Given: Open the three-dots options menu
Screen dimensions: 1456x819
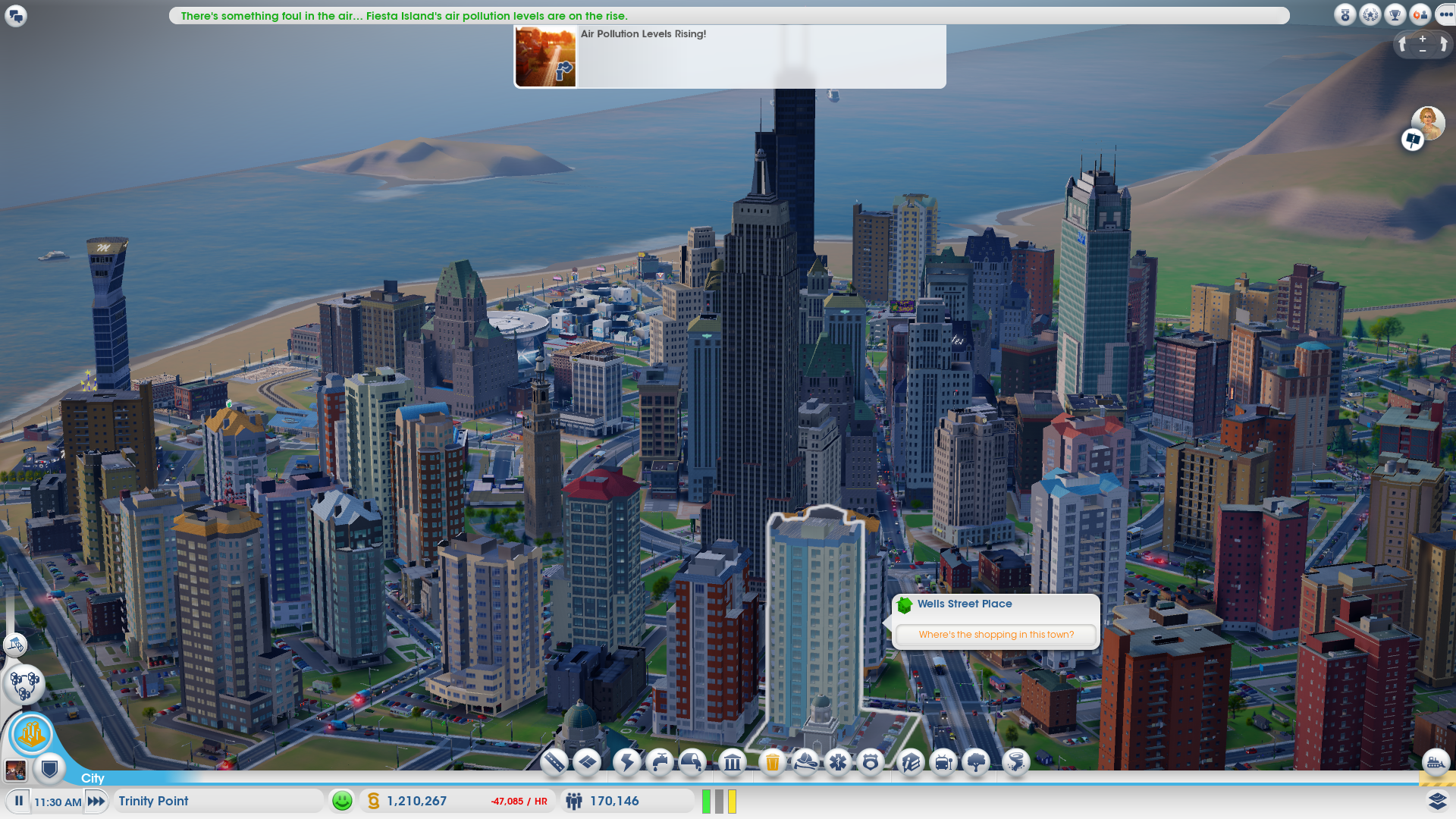Looking at the screenshot, I should (1445, 14).
